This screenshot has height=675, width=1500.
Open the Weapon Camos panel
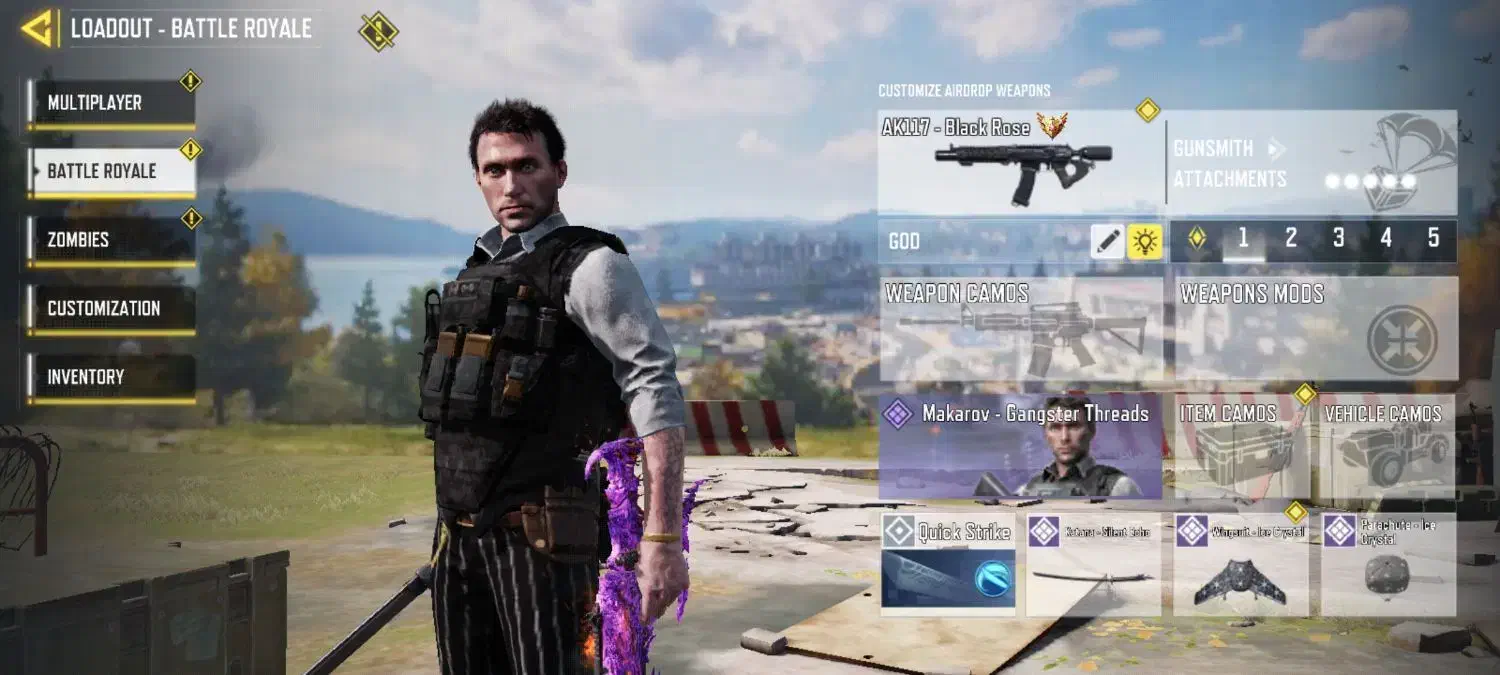coord(1021,328)
